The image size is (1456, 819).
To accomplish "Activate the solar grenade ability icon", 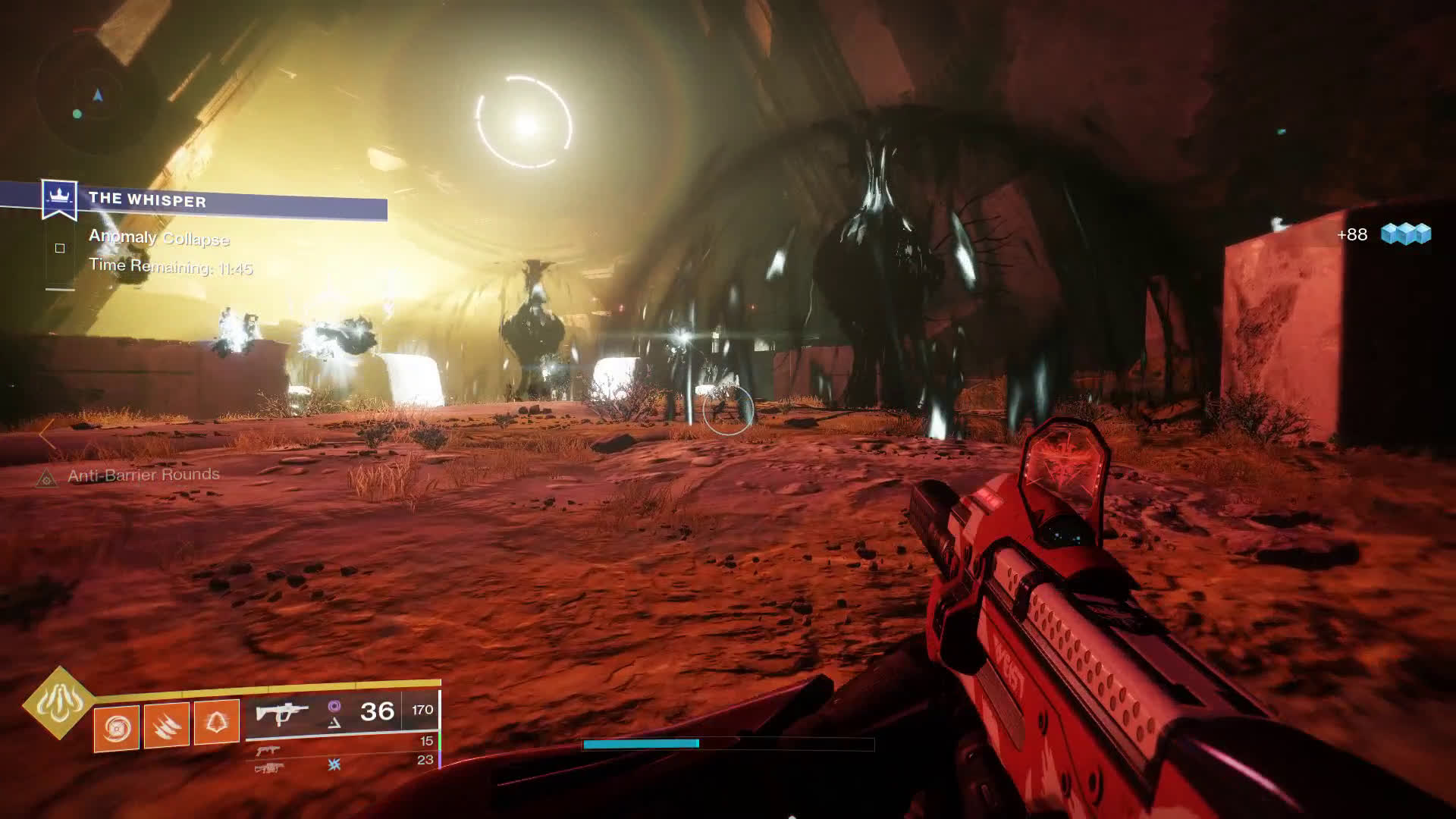I will click(116, 728).
